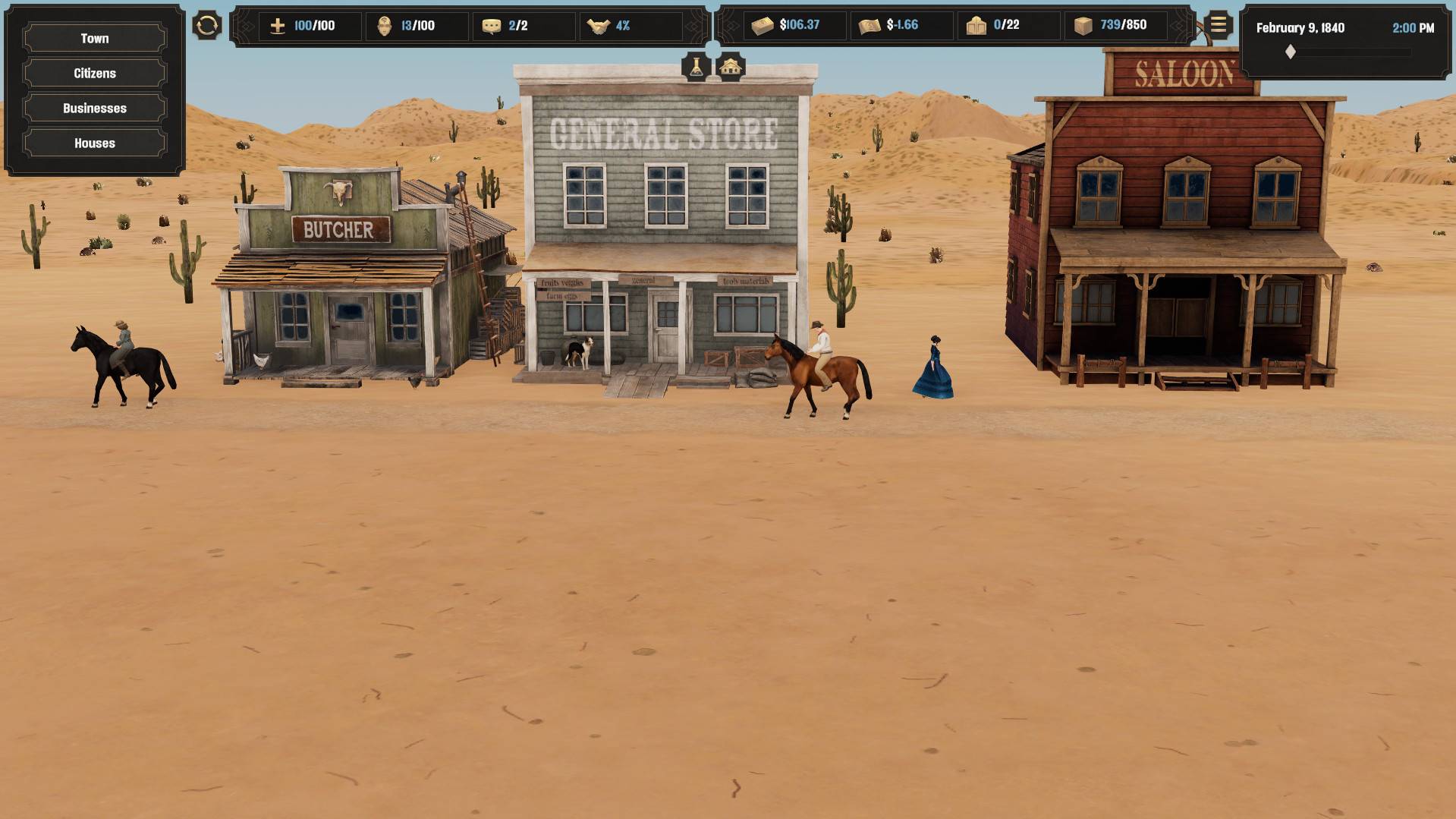
Task: Select the Houses menu entry
Action: pyautogui.click(x=95, y=143)
